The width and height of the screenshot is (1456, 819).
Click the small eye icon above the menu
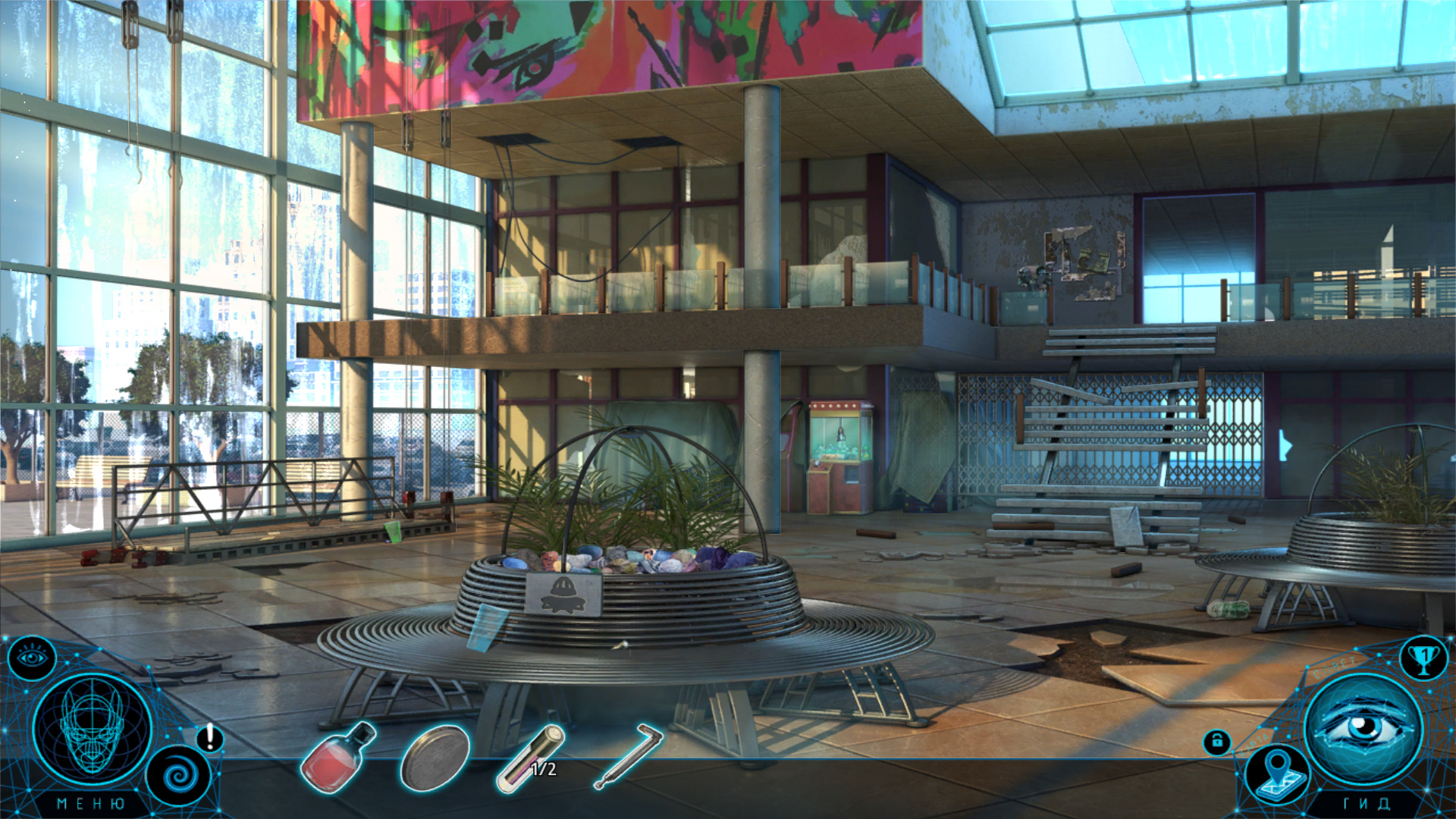click(31, 657)
